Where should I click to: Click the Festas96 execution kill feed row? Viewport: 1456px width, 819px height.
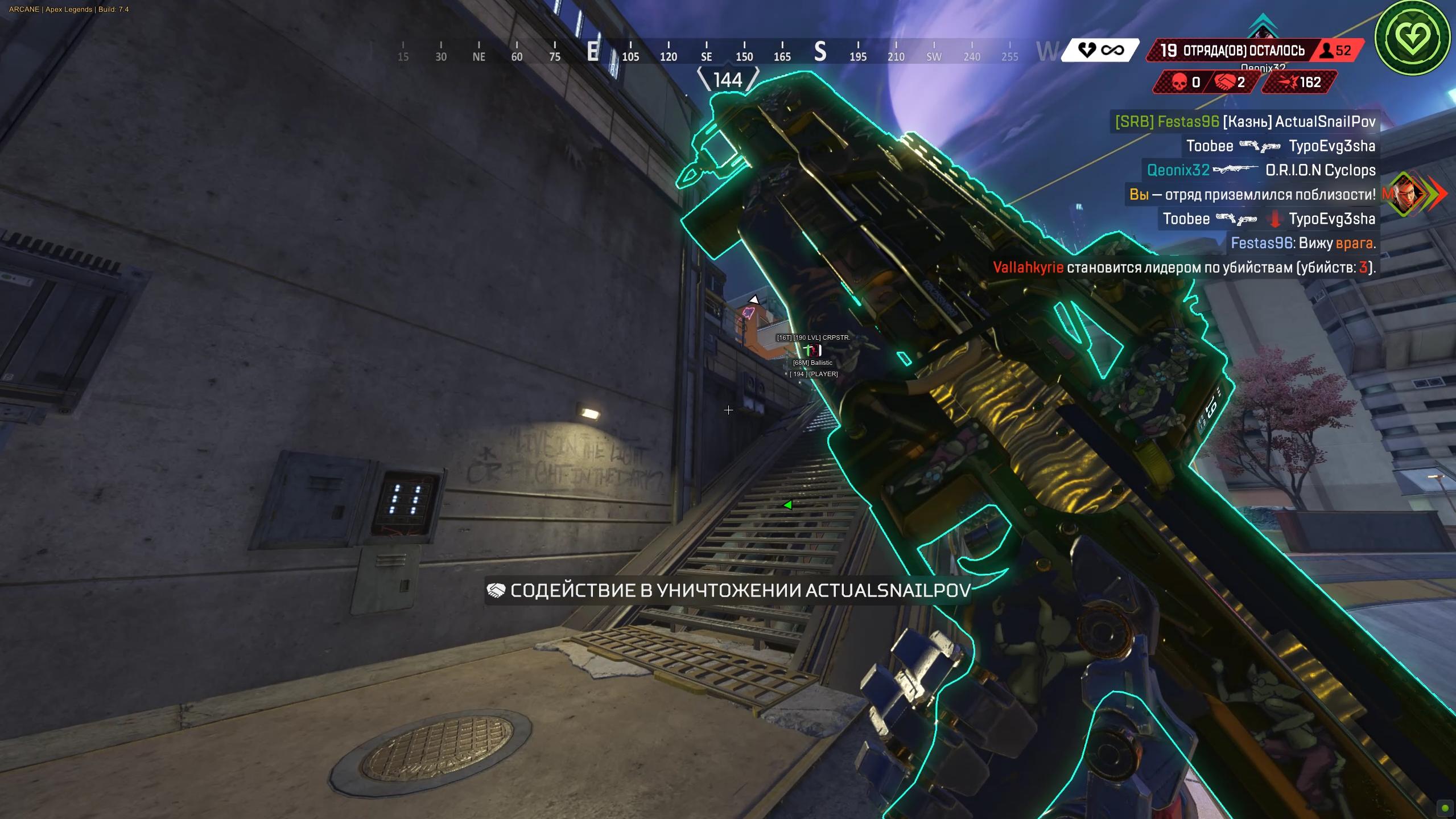1245,122
